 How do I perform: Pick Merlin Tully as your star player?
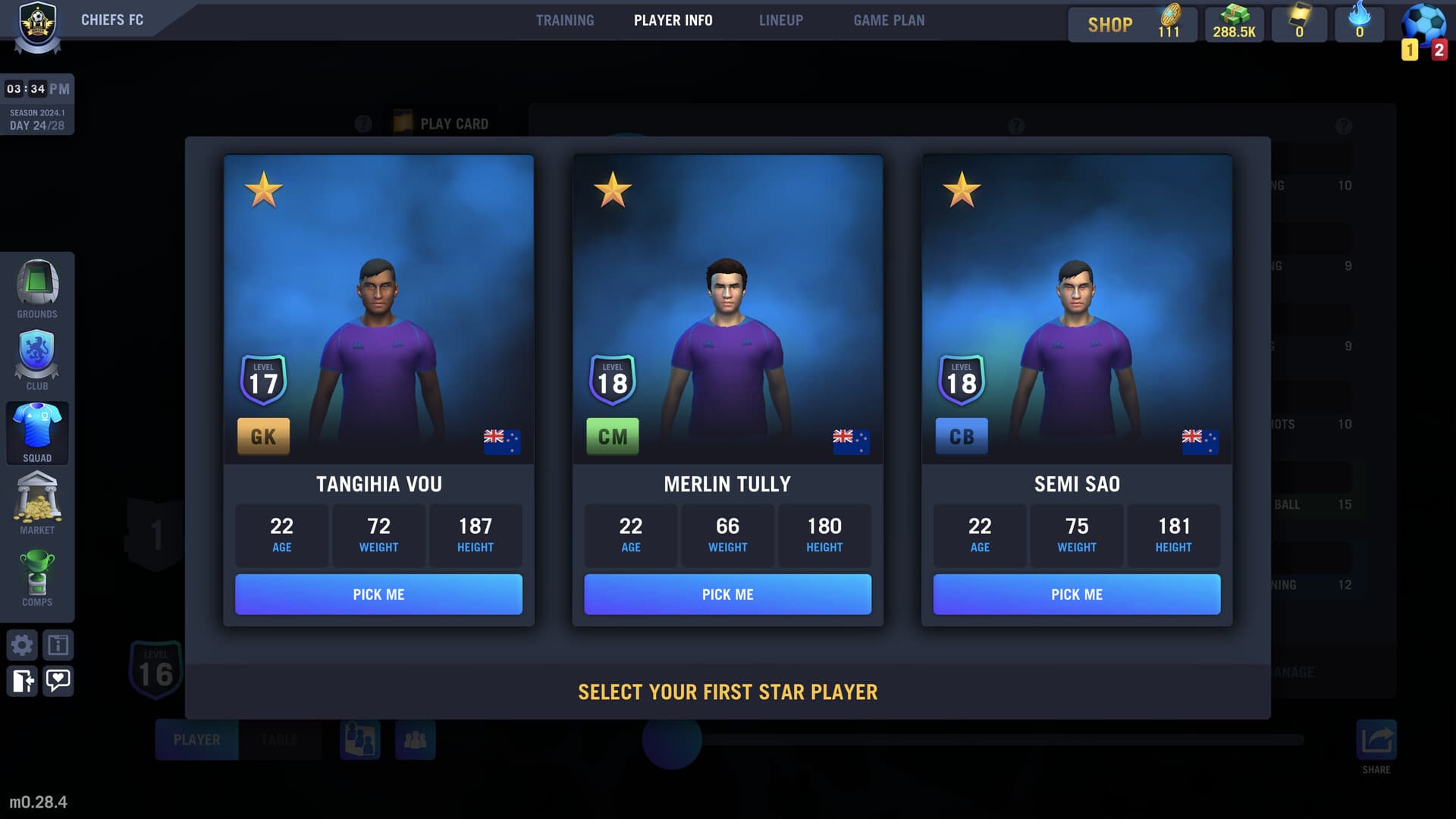[727, 594]
